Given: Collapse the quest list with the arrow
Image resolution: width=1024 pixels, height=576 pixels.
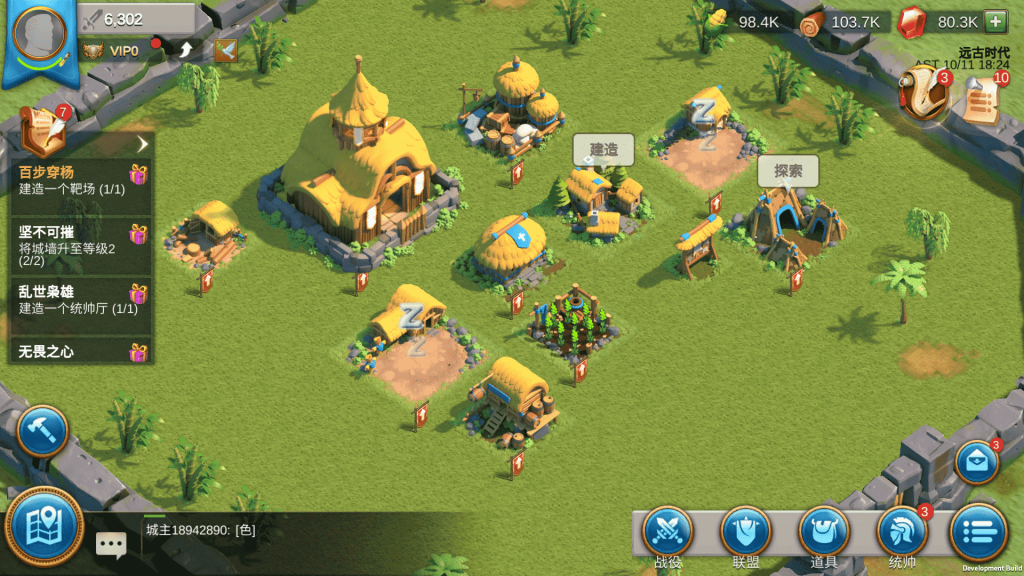Looking at the screenshot, I should [141, 145].
